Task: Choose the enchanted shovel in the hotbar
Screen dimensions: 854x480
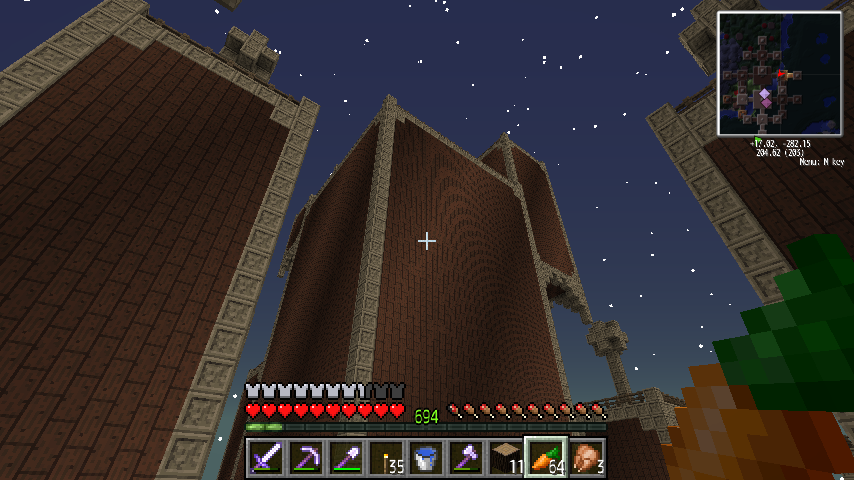Action: click(x=346, y=458)
